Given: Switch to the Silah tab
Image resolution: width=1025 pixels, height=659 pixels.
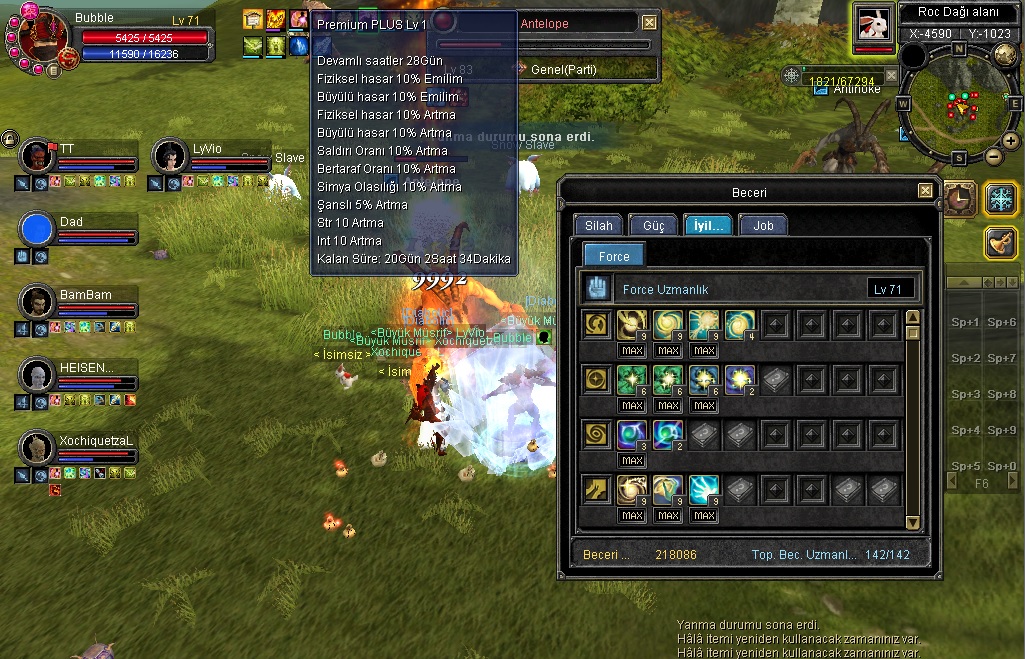Looking at the screenshot, I should click(599, 226).
